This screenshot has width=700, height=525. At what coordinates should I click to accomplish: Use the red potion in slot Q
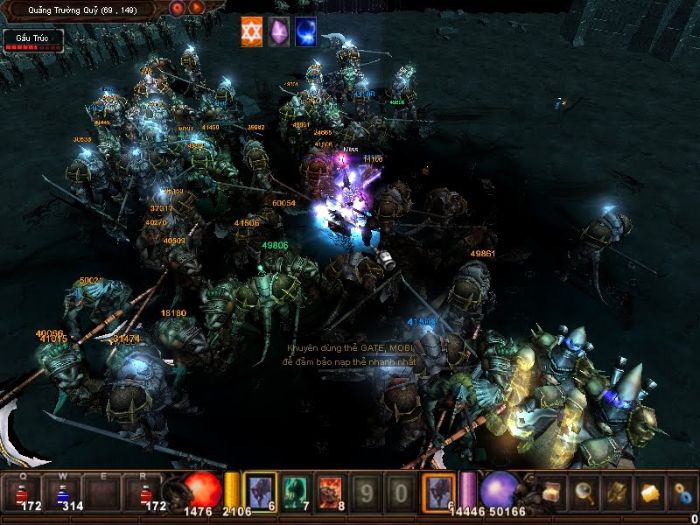pos(22,490)
